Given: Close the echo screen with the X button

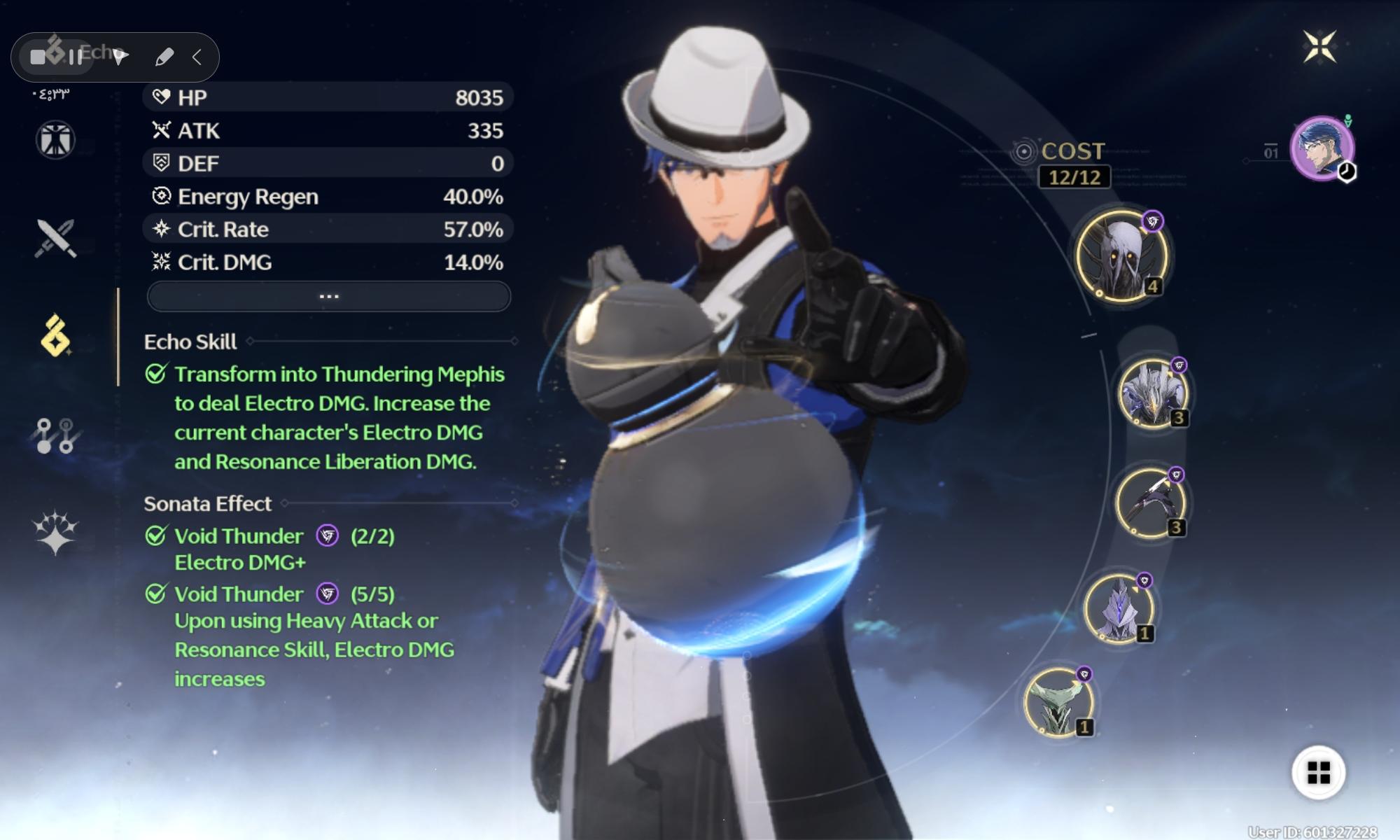Looking at the screenshot, I should 1319,47.
